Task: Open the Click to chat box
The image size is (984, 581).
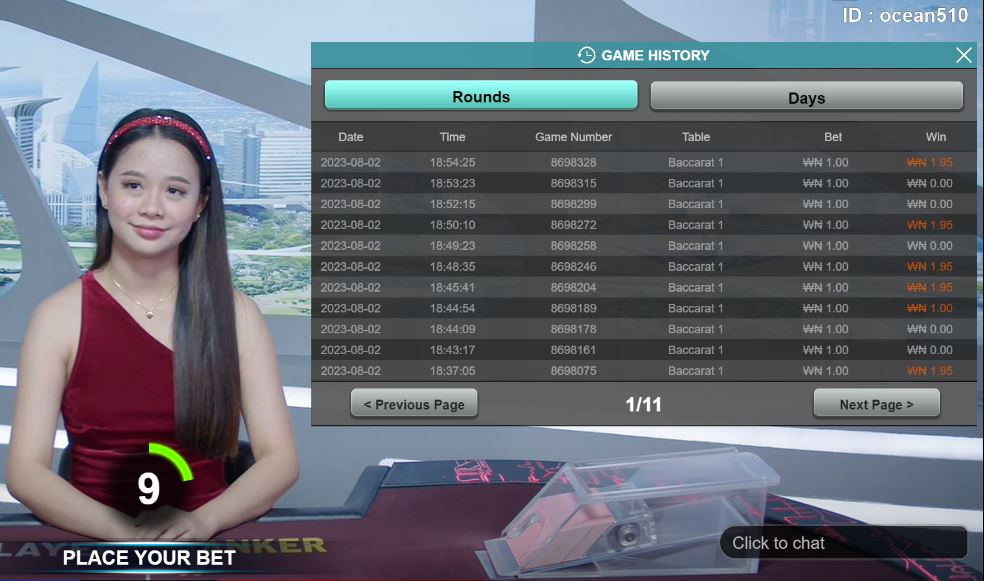Action: click(x=842, y=543)
